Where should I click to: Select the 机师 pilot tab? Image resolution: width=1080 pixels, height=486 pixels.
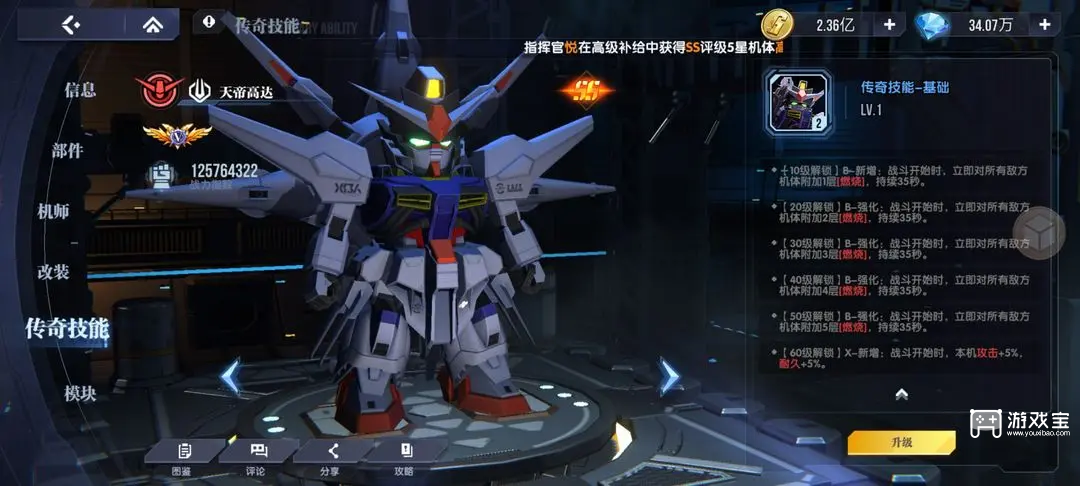(53, 211)
